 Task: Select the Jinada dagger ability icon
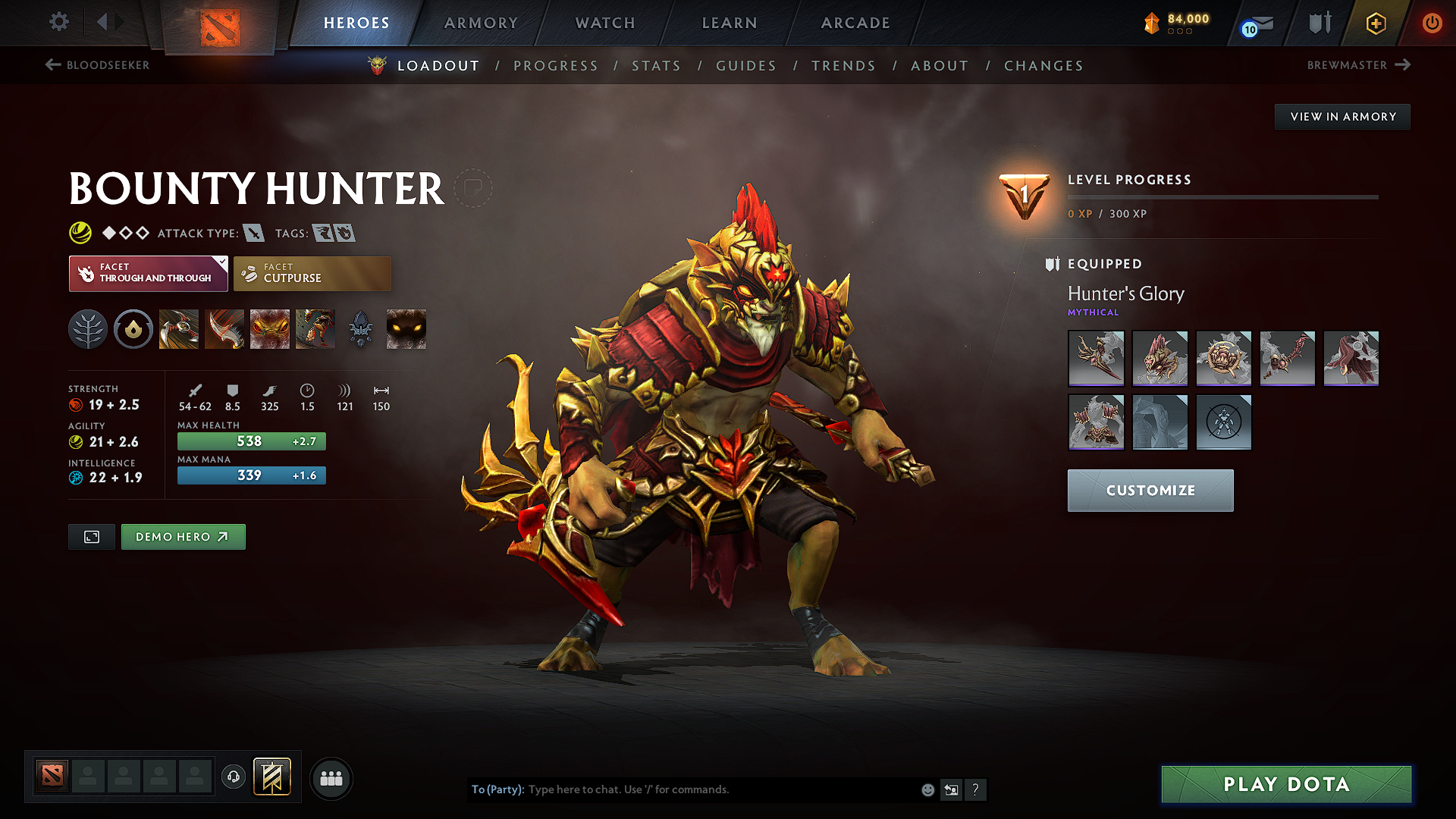coord(224,328)
